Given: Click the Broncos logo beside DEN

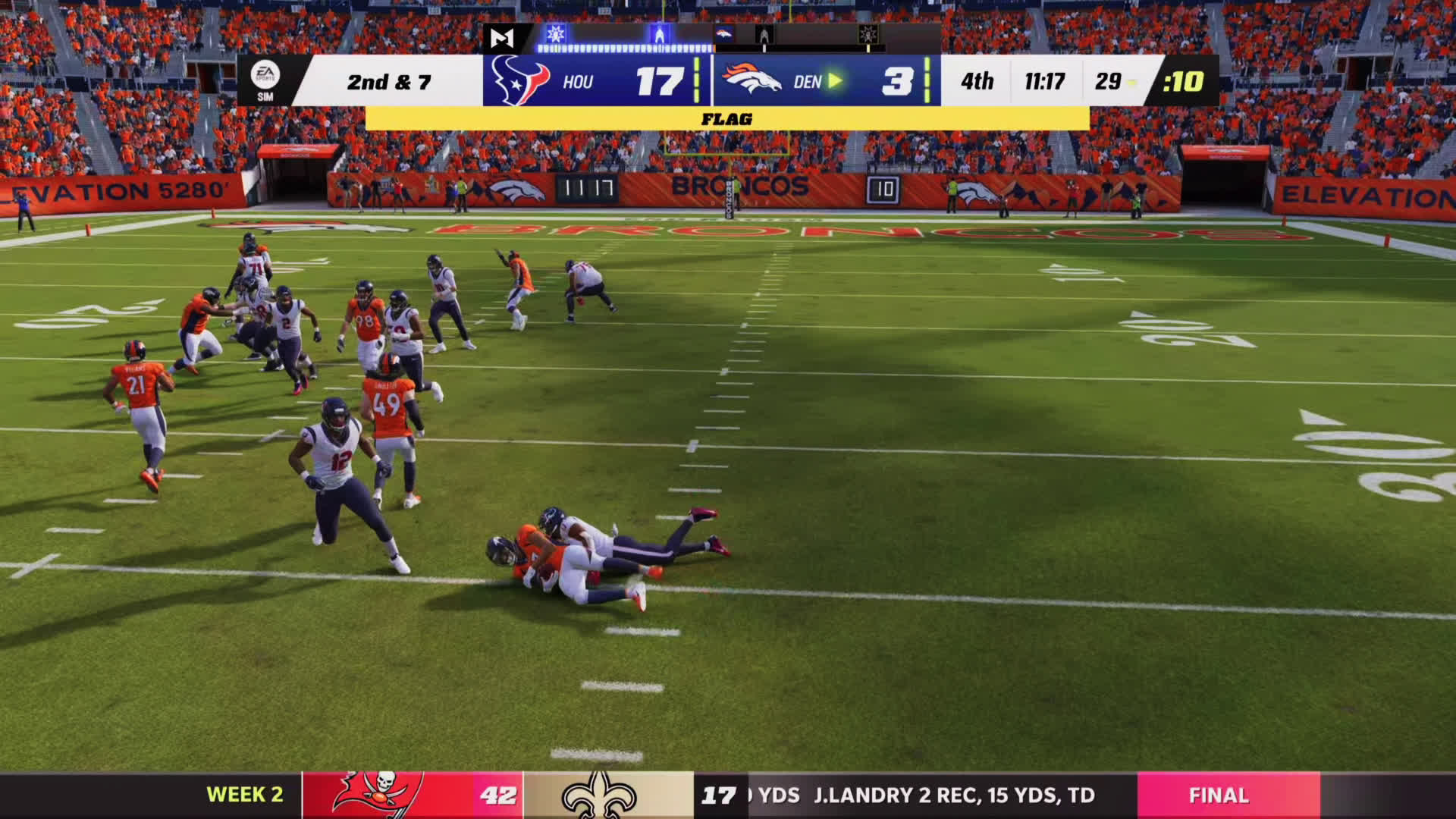Looking at the screenshot, I should click(x=752, y=80).
